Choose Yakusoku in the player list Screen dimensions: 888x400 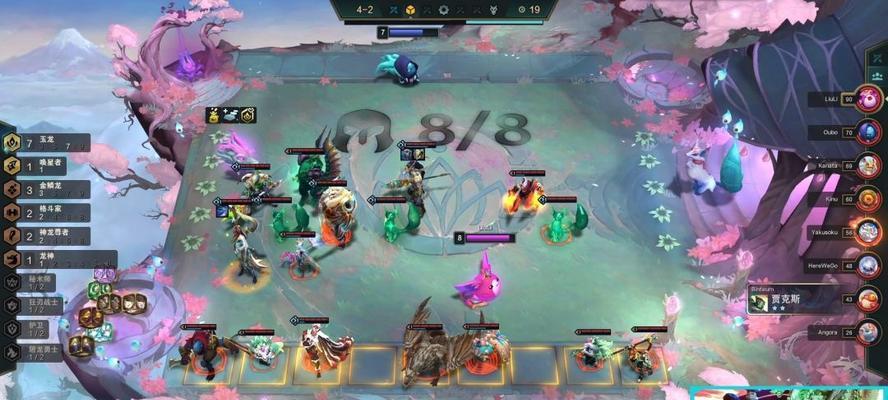pos(869,232)
